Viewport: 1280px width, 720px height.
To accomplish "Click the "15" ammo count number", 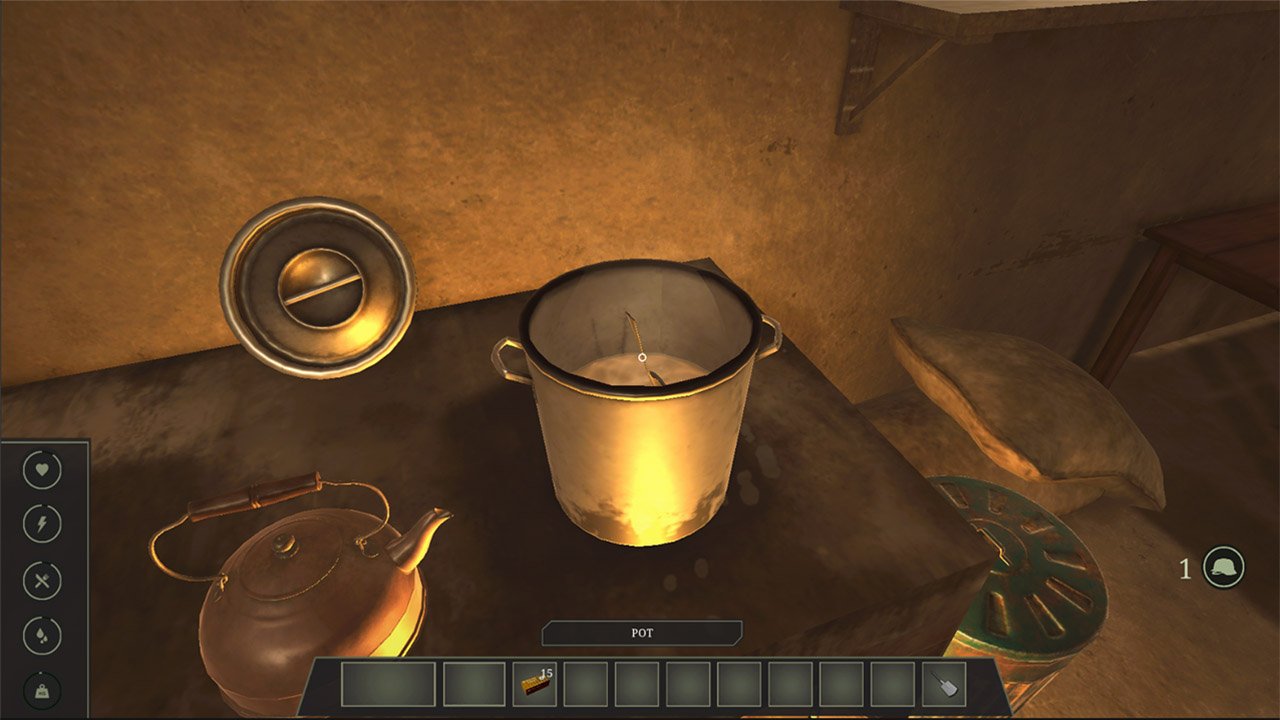I will tap(546, 674).
